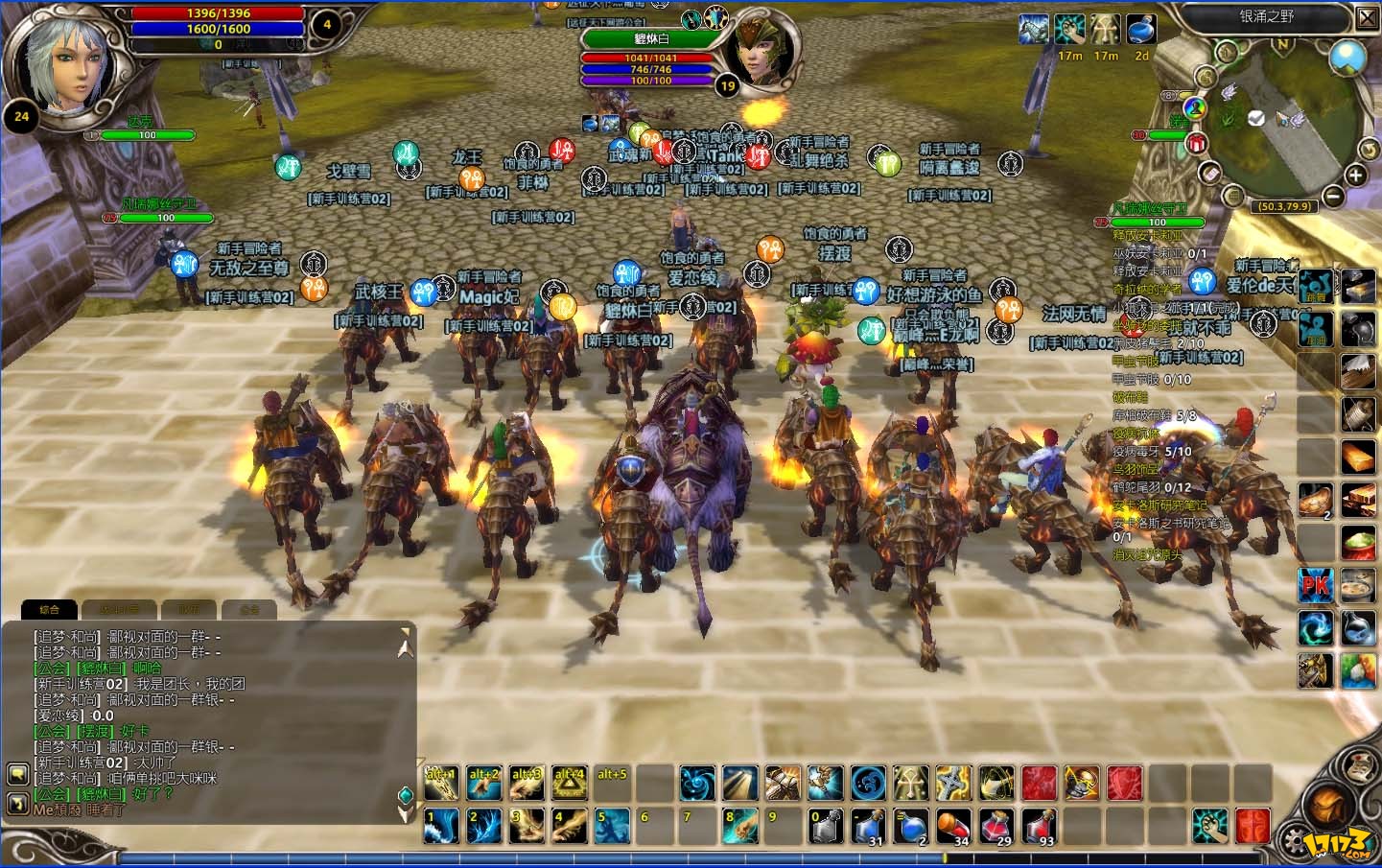Click the red gift box icon by the minimap
This screenshot has width=1382, height=868.
(x=1196, y=143)
